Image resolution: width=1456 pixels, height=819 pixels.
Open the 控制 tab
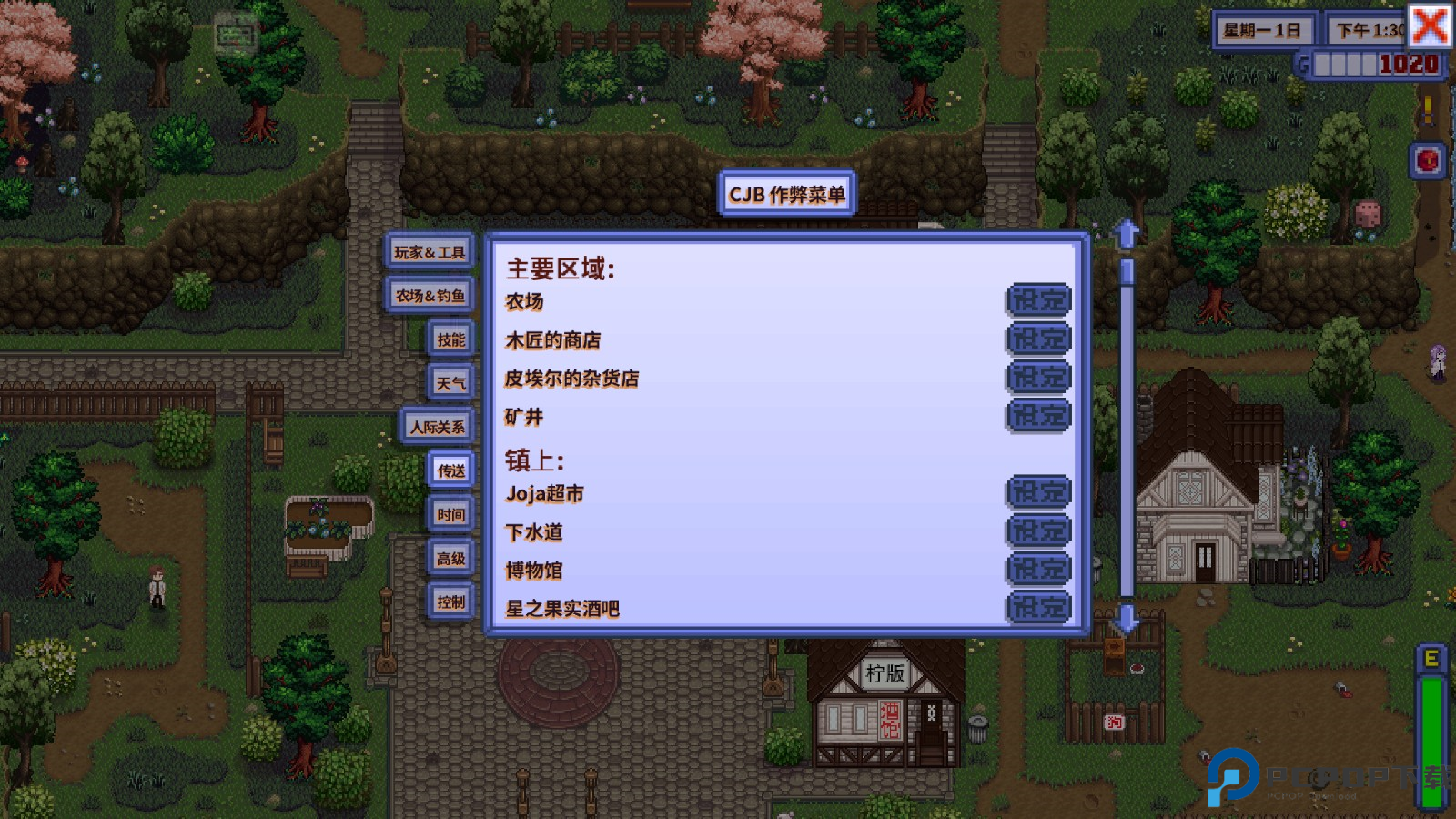point(452,602)
